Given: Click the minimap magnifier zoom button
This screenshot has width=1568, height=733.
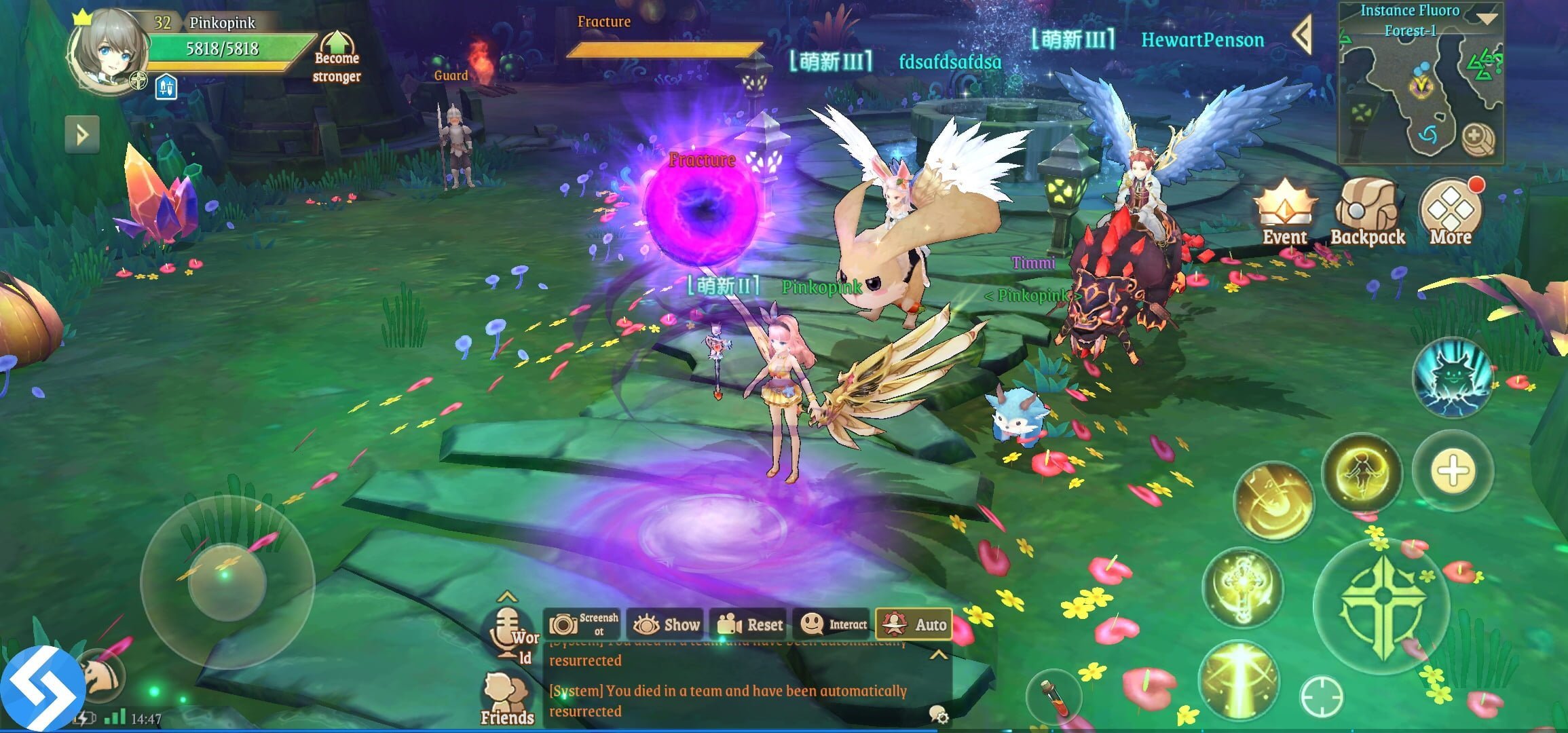Looking at the screenshot, I should pyautogui.click(x=1476, y=138).
